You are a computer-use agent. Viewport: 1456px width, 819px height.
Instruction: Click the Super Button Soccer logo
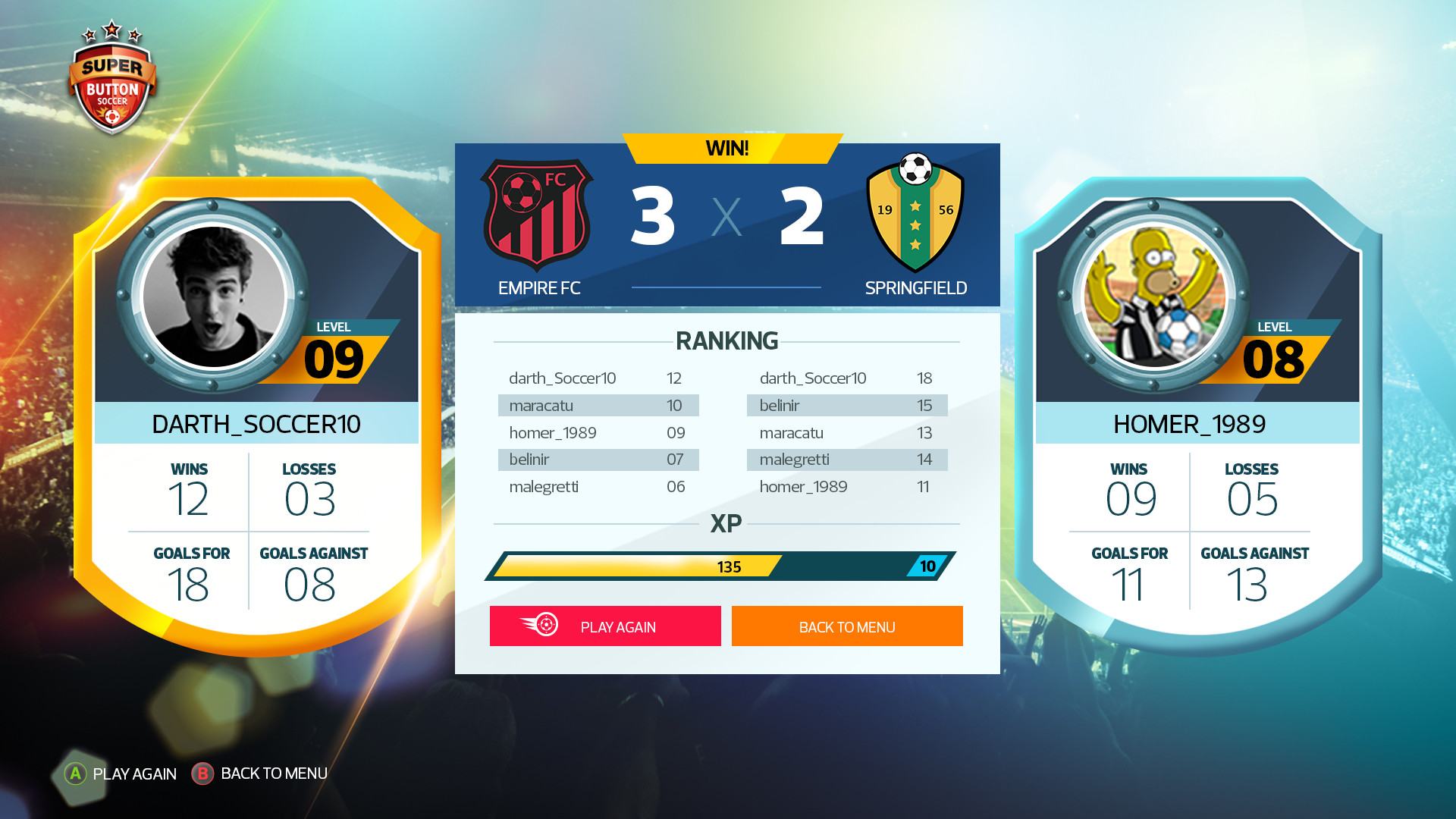(112, 80)
